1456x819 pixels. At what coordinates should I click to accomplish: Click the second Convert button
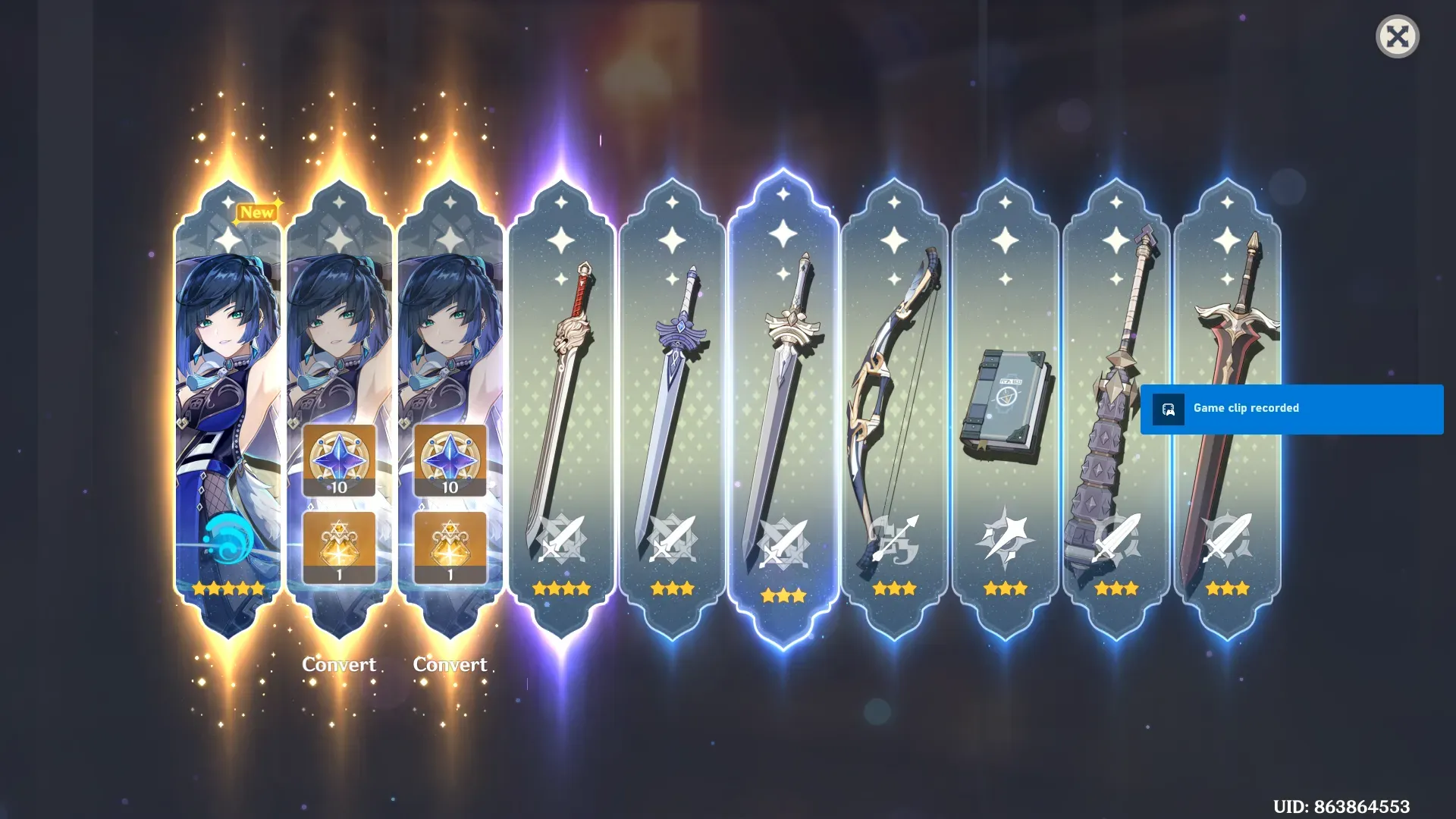tap(450, 664)
